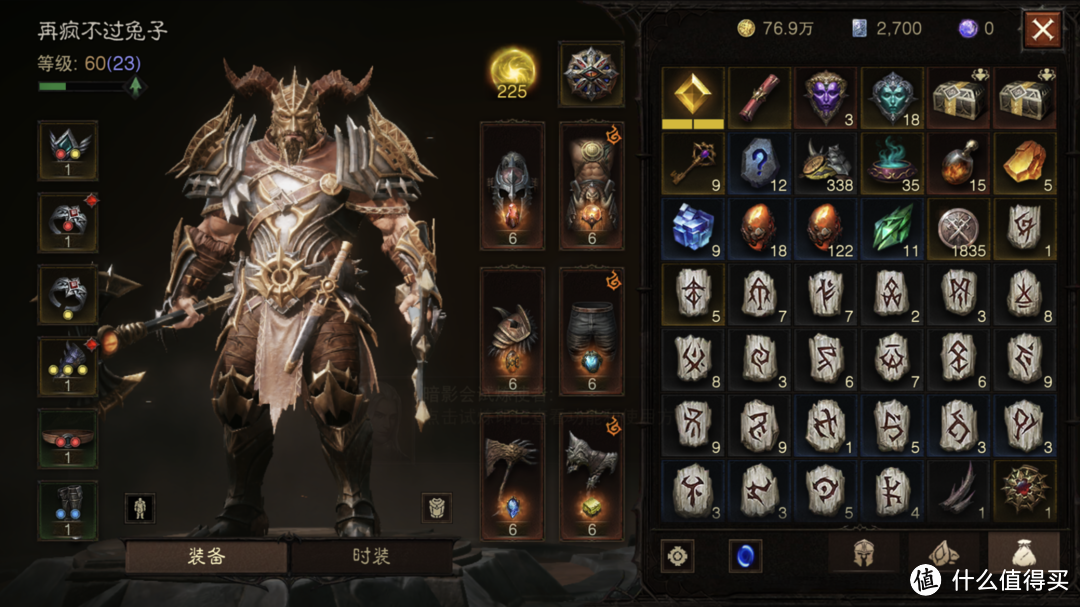Select the green crystal shard item
Screen dimensions: 1080x607
click(x=892, y=228)
